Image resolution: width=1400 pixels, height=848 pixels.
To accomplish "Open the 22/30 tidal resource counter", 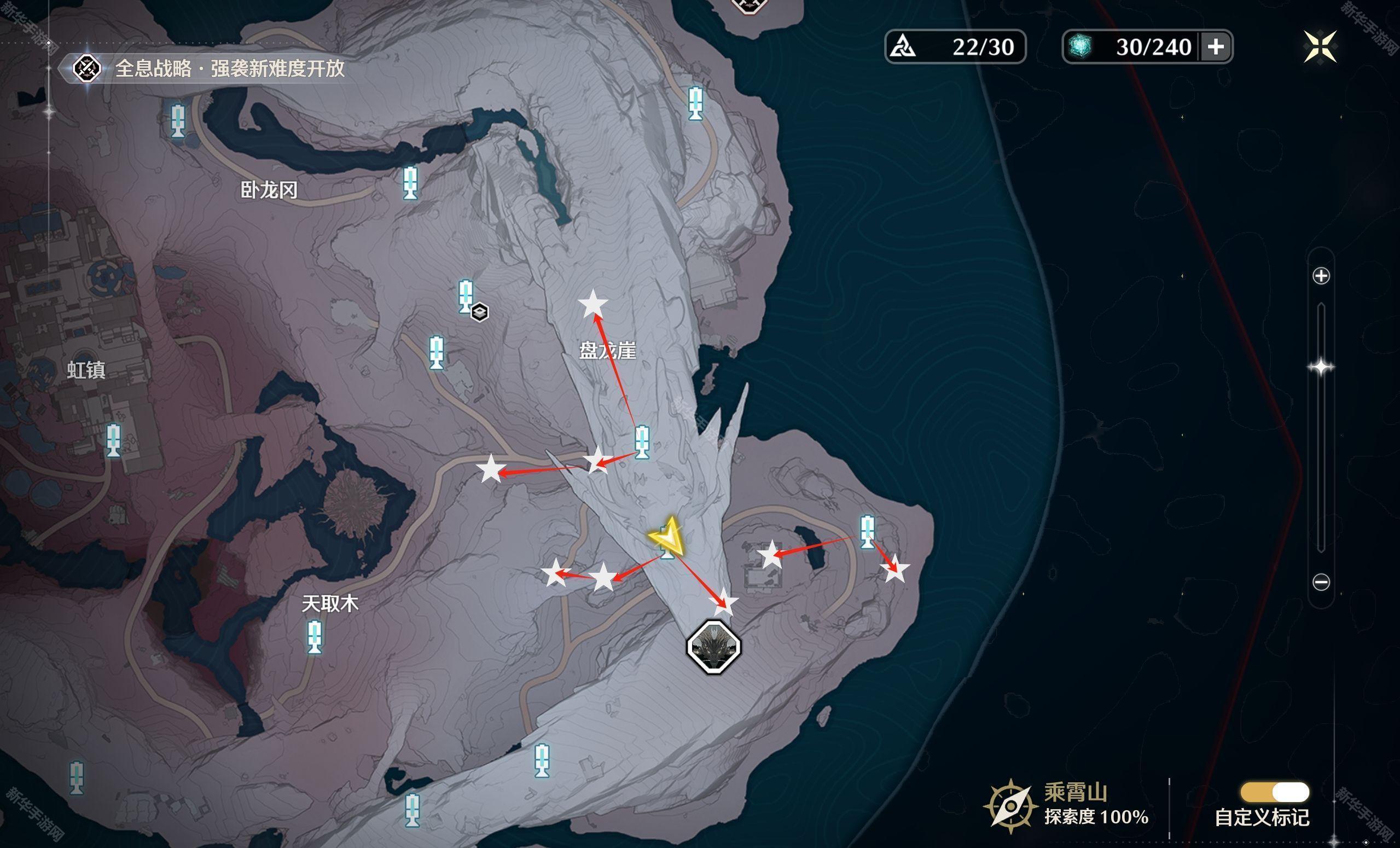I will click(955, 47).
